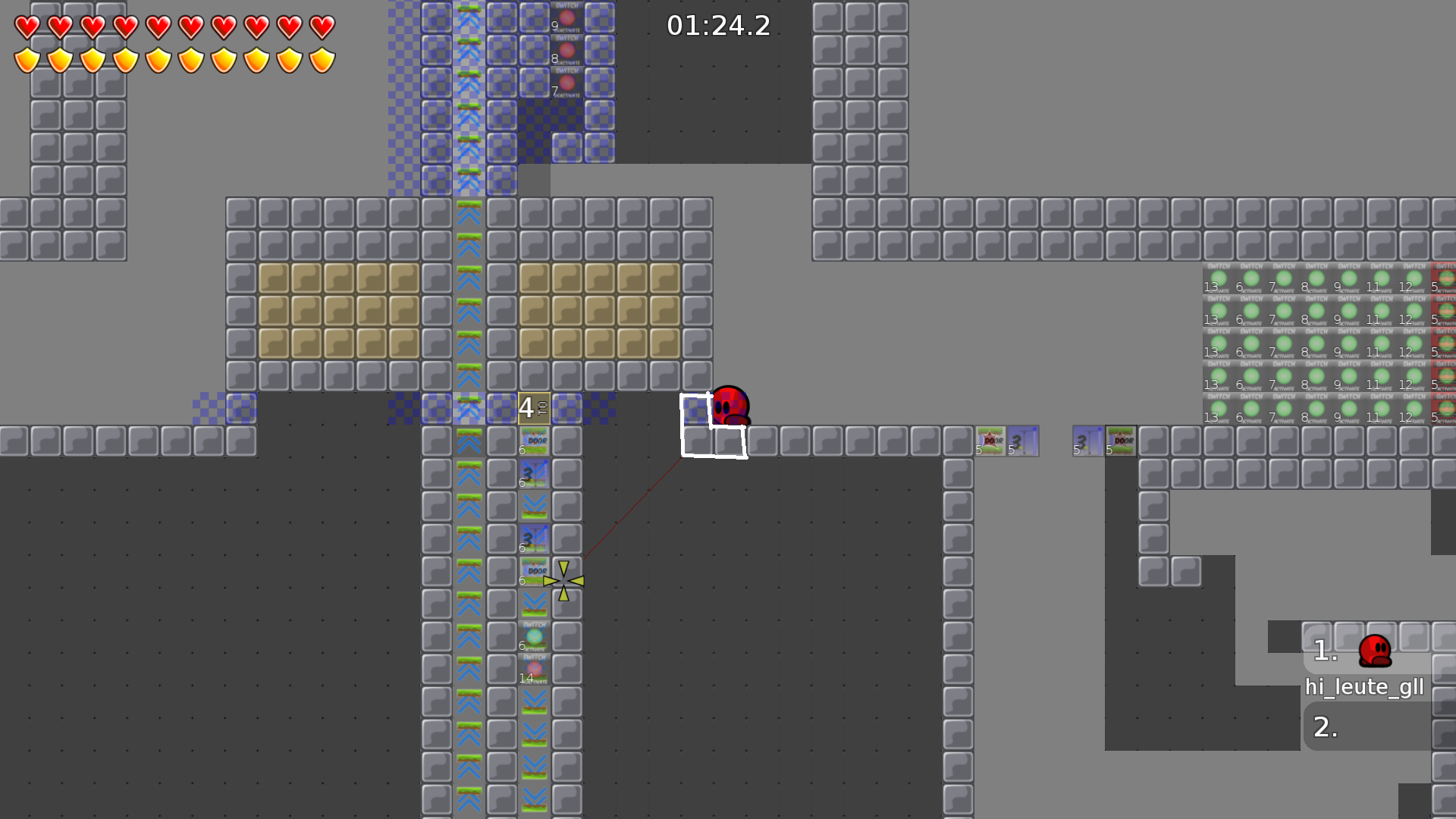Toggle the teal SWITCH tile numbered 6
This screenshot has width=1456, height=819.
click(533, 637)
